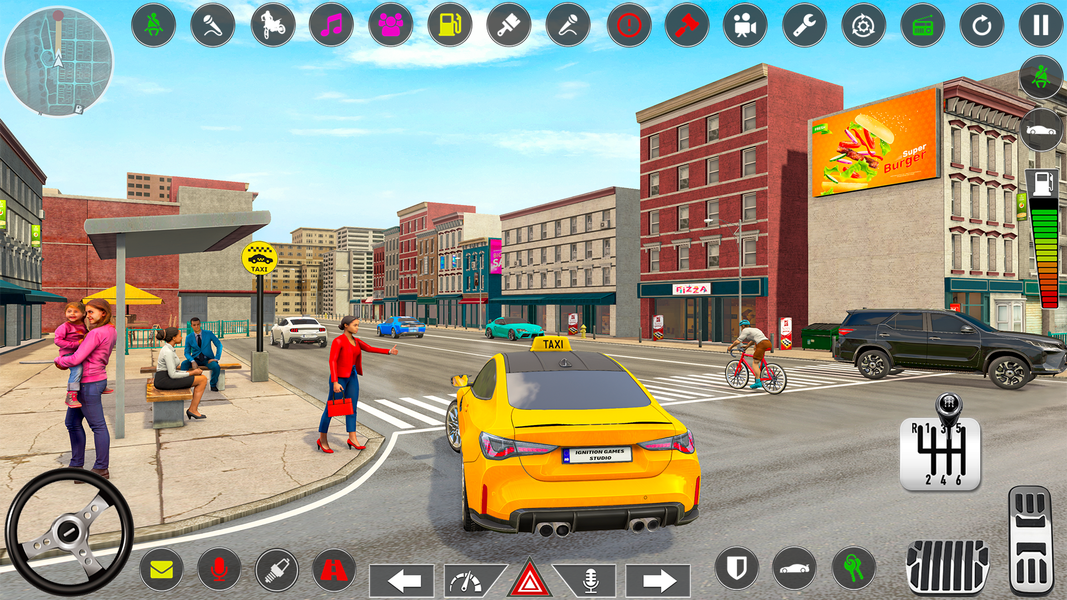Open the wrench repair icon
The image size is (1067, 600).
tap(804, 26)
